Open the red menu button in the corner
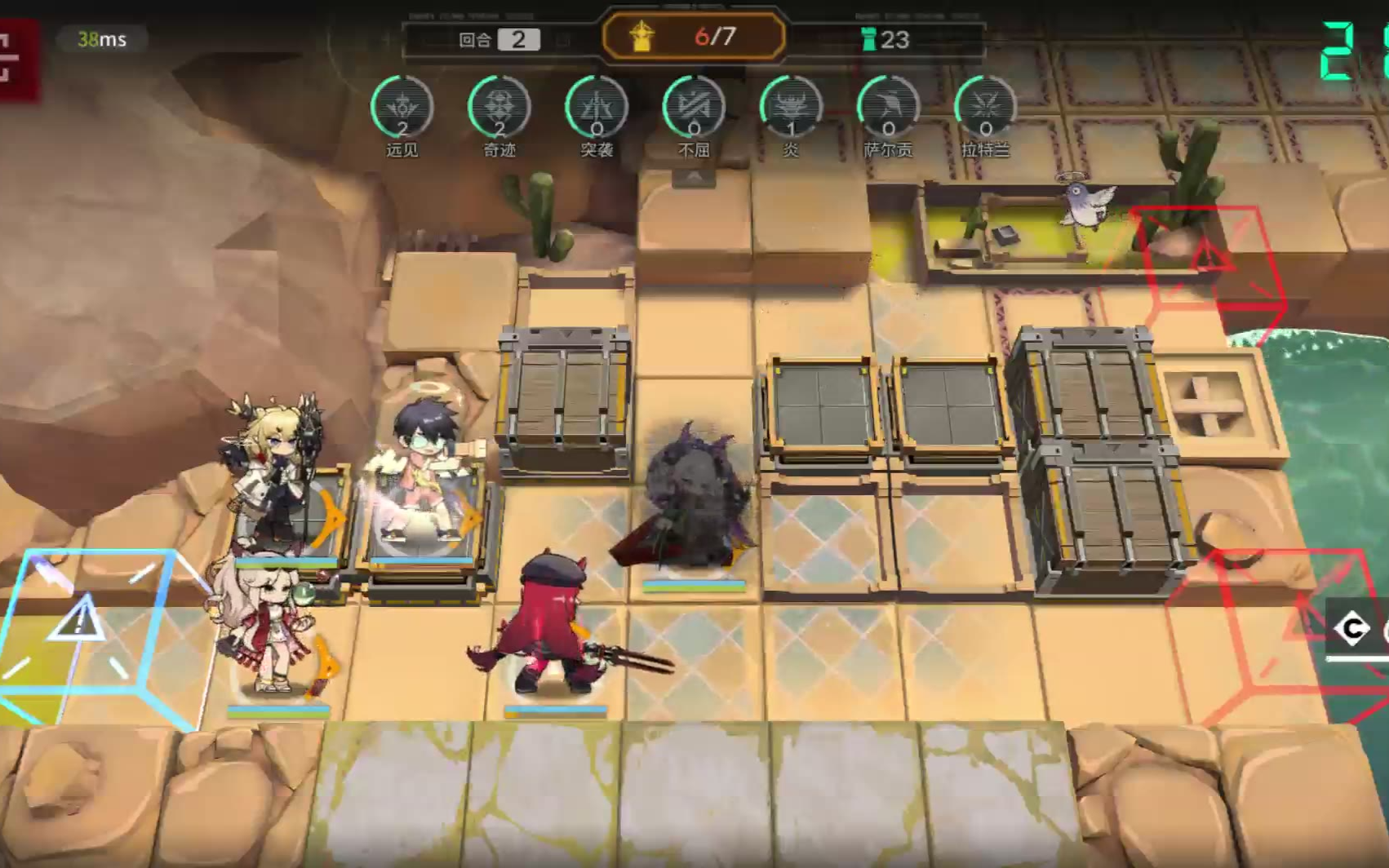Screen dimensions: 1389x868 15,59
